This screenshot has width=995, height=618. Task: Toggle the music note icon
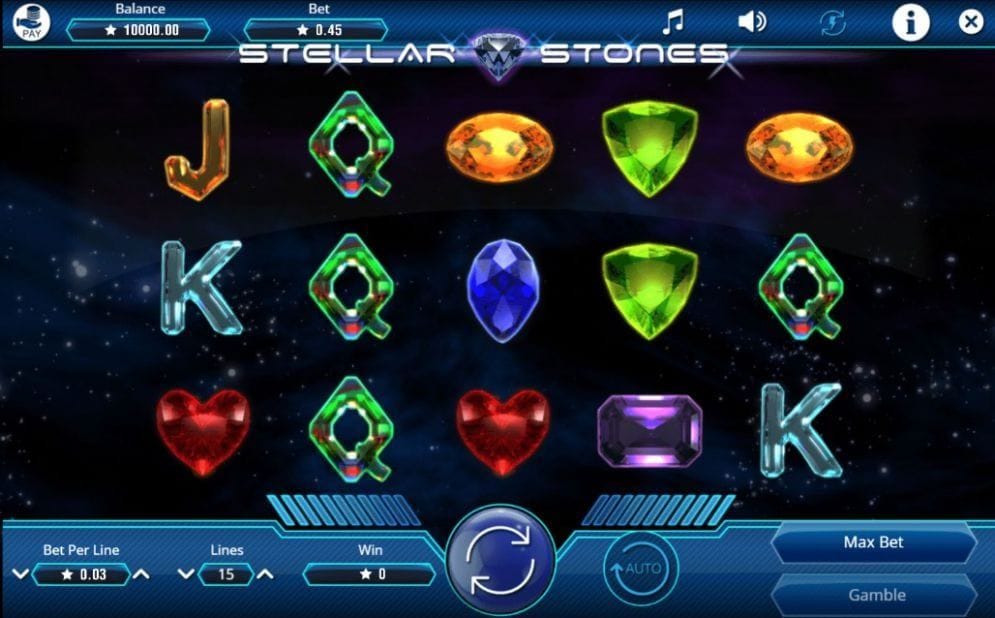point(674,21)
